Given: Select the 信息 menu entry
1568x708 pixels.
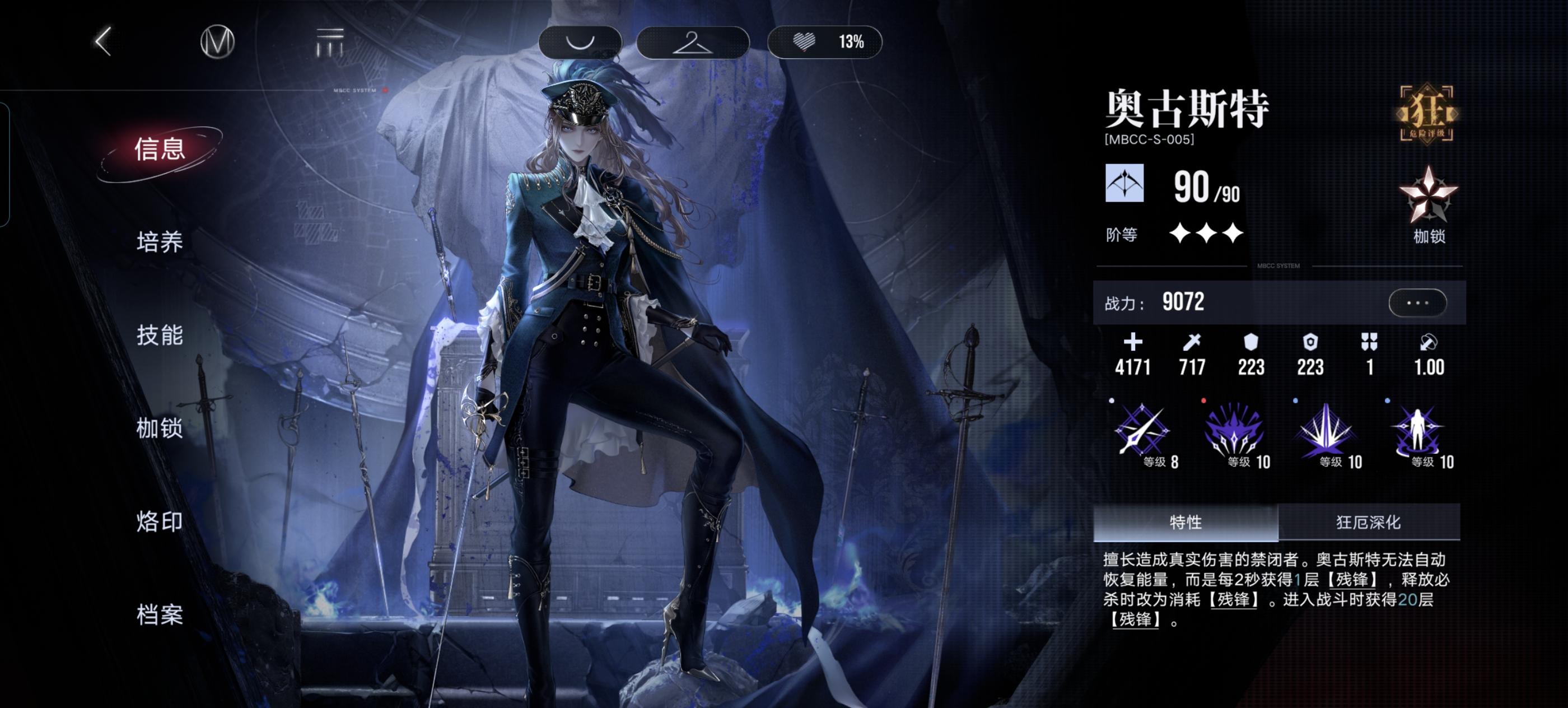Looking at the screenshot, I should click(160, 150).
